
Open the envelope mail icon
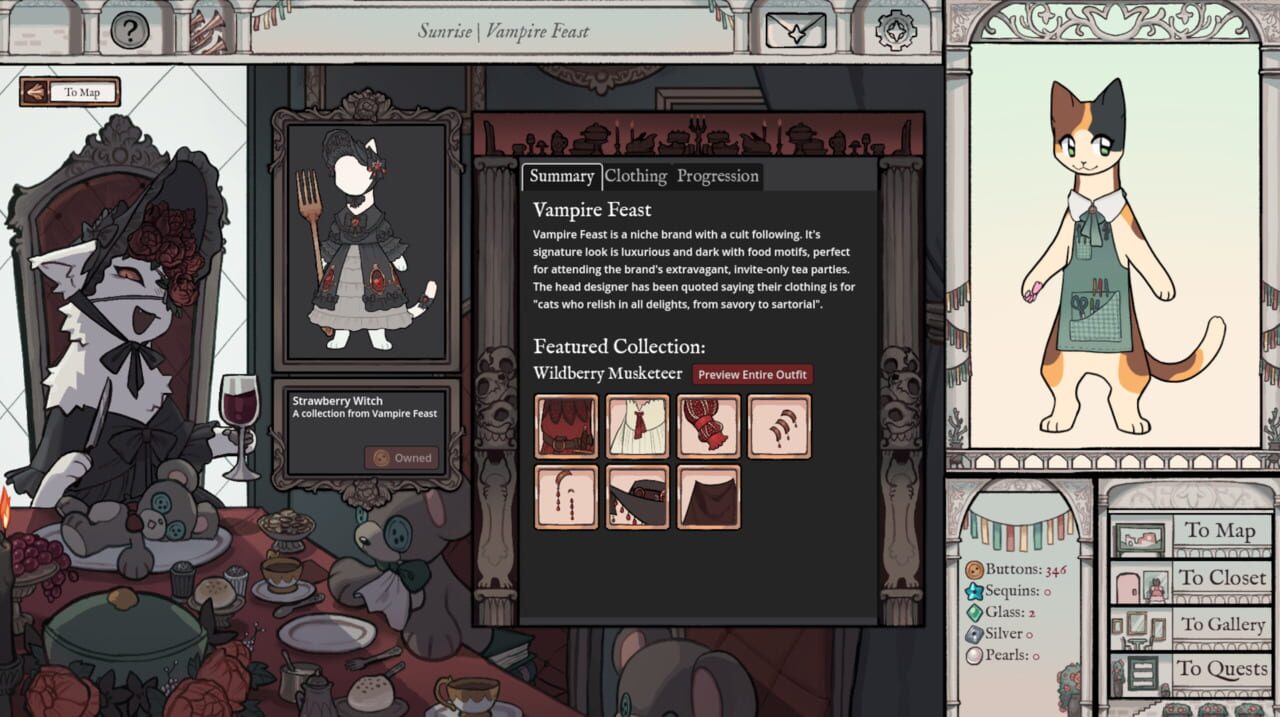[x=795, y=30]
